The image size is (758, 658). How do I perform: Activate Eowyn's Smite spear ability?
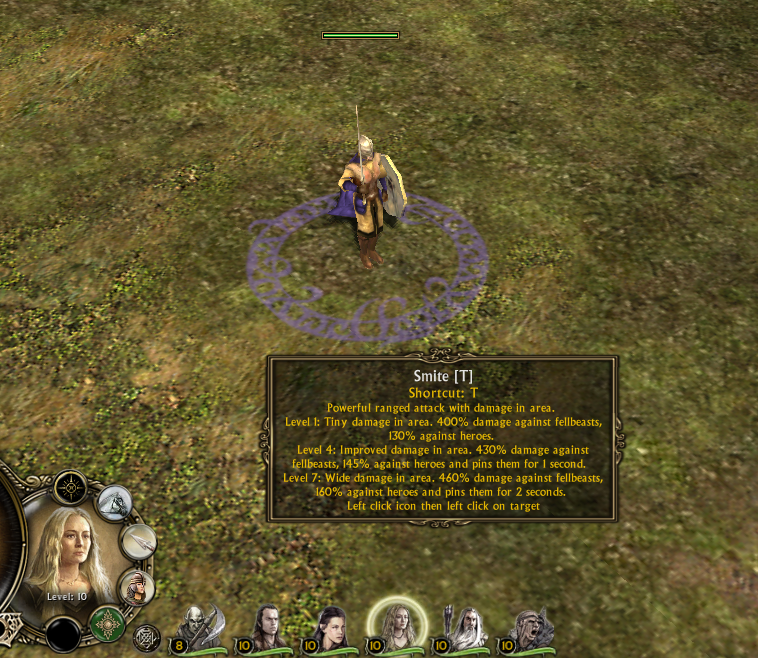point(139,541)
